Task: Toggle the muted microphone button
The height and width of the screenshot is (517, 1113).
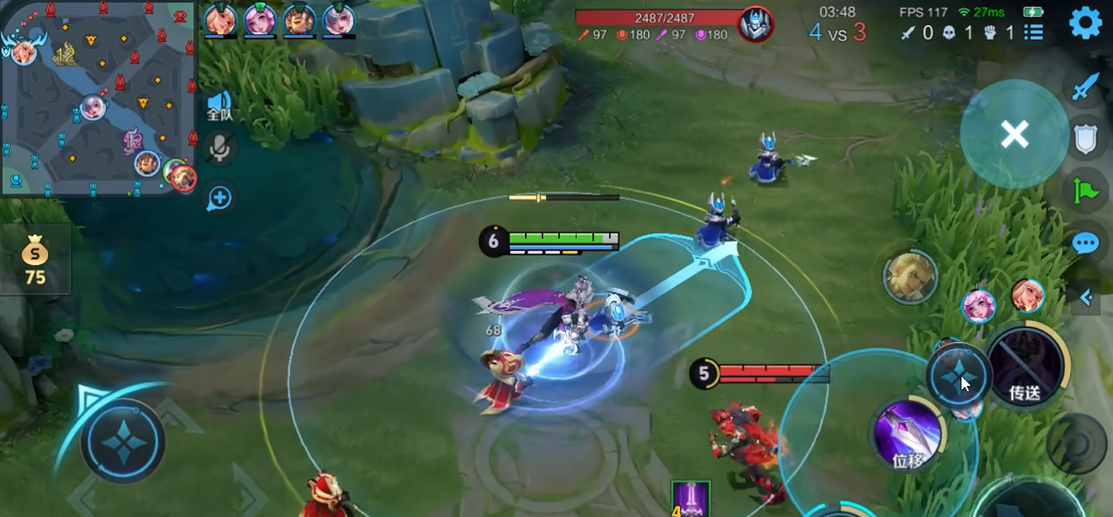Action: point(219,150)
